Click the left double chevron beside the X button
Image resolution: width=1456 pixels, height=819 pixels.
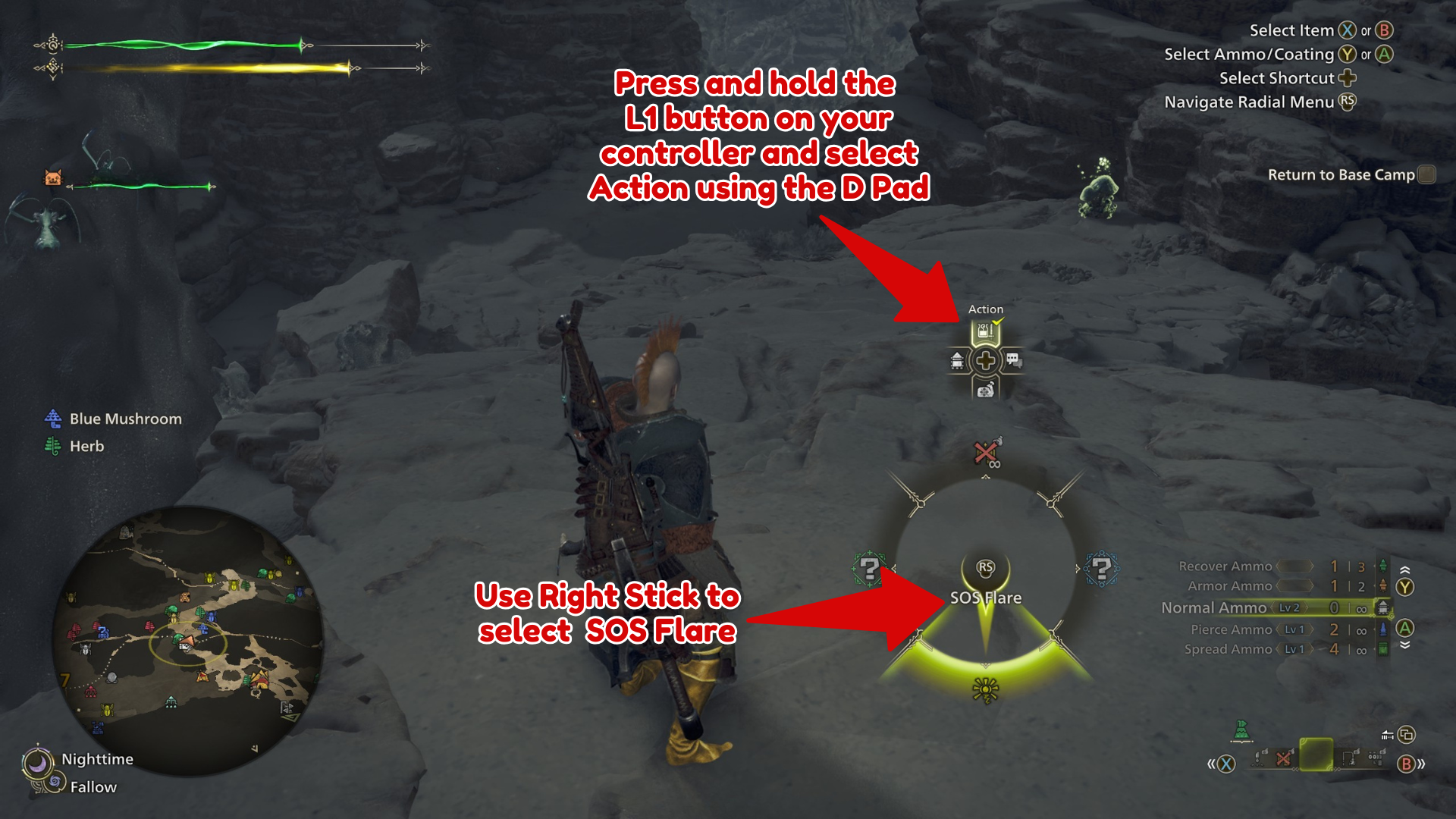[1211, 764]
